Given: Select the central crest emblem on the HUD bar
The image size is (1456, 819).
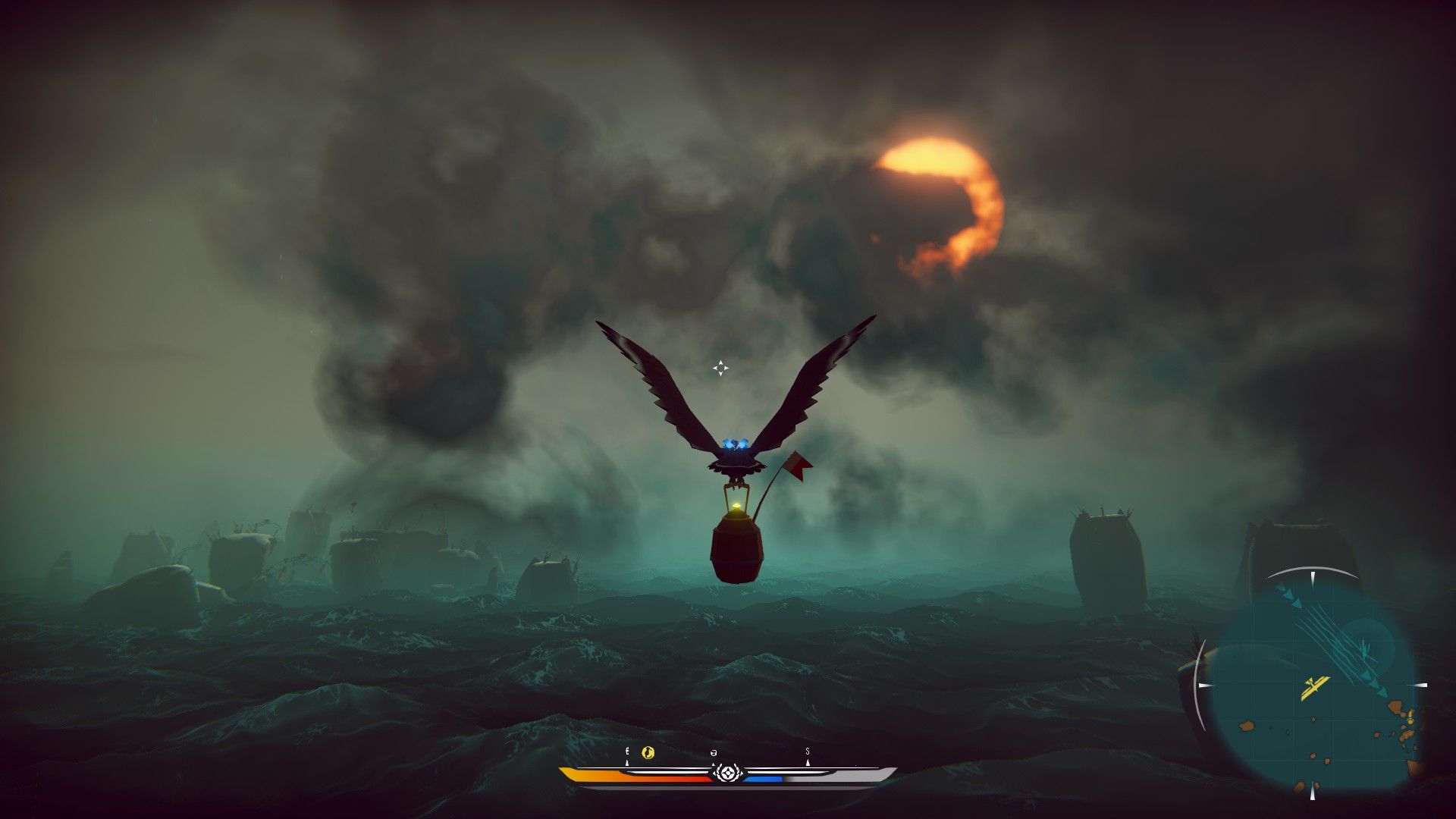Looking at the screenshot, I should click(728, 773).
